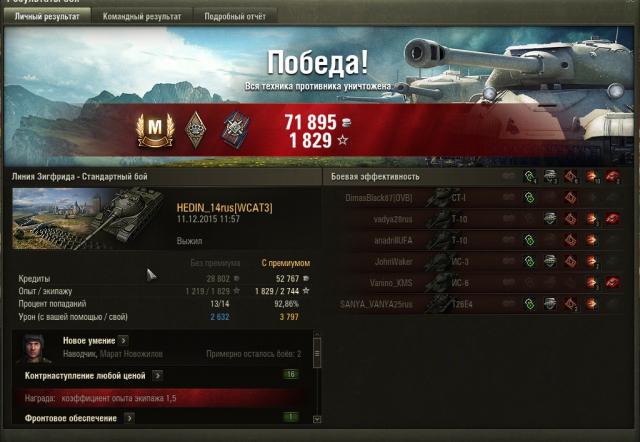640x442 pixels.
Task: Open the Командный результат tab
Action: click(143, 17)
